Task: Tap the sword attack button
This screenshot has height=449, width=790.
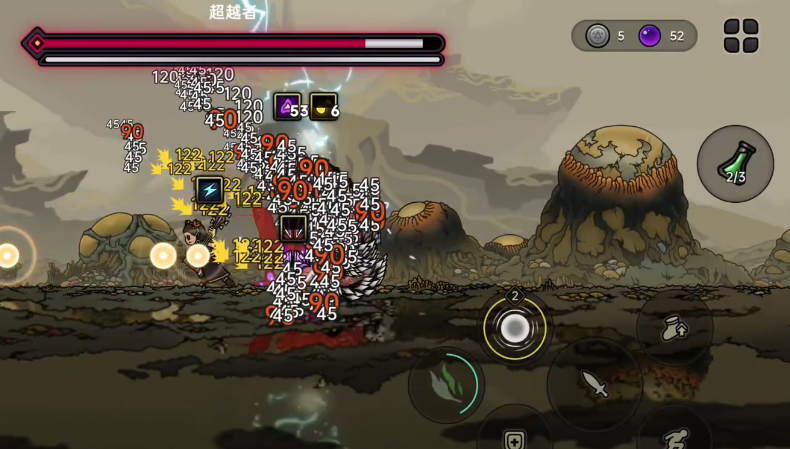Action: [x=594, y=384]
